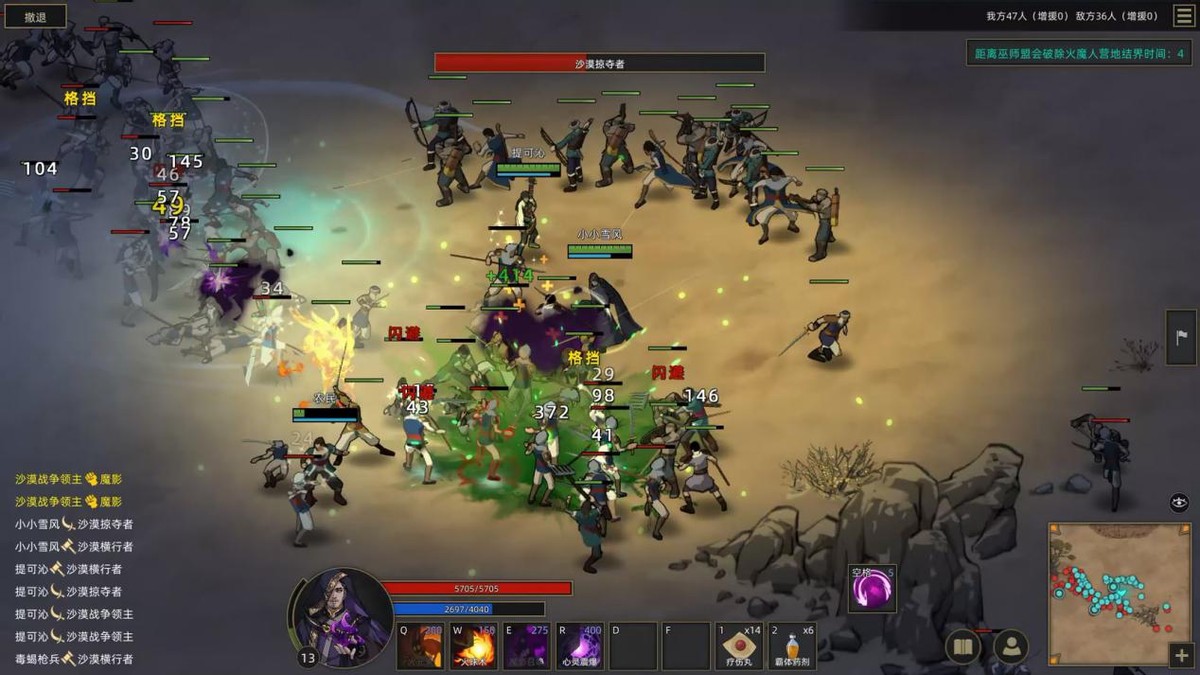Screen dimensions: 1200x675
Task: Click the minimap plus button
Action: click(x=1180, y=655)
